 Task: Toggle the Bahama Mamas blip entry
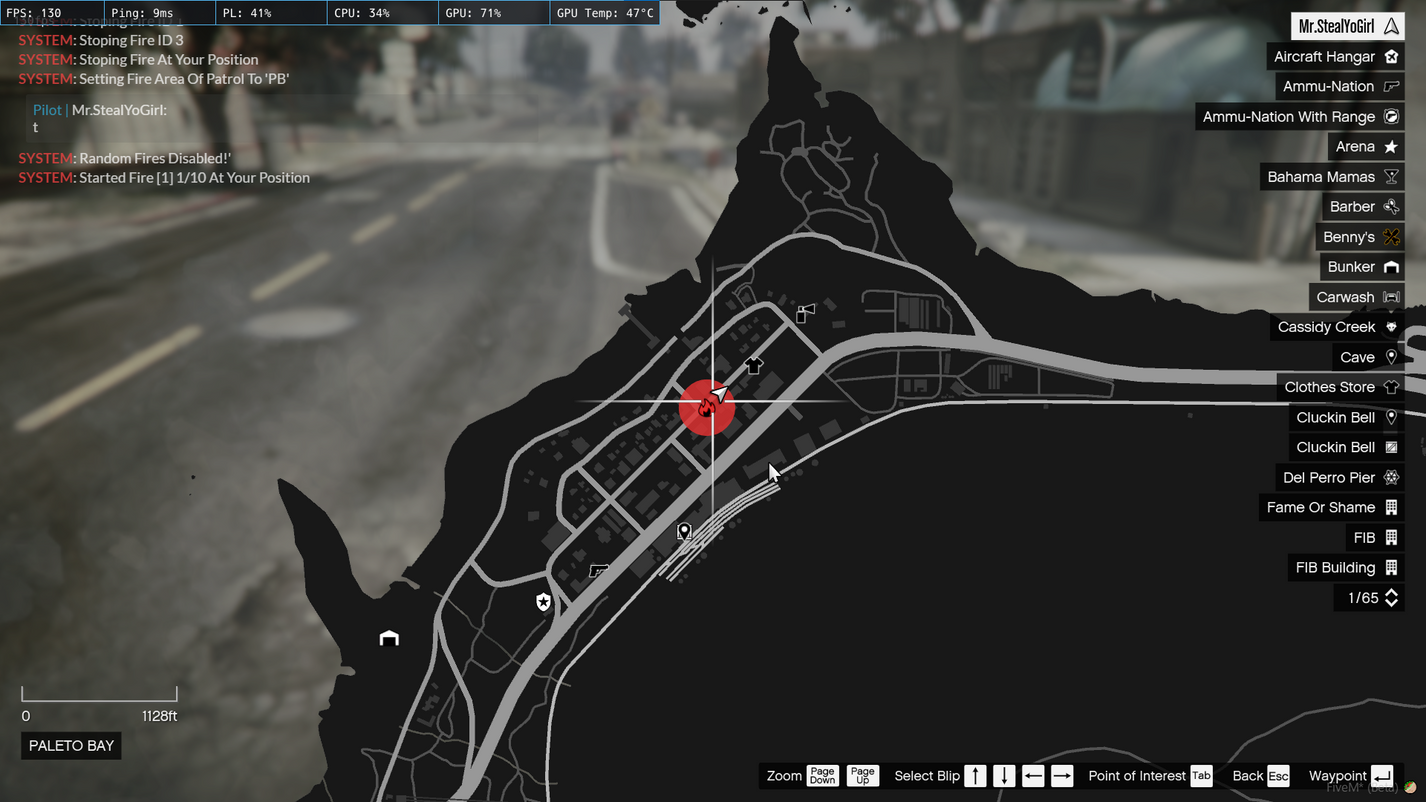[x=1390, y=176]
